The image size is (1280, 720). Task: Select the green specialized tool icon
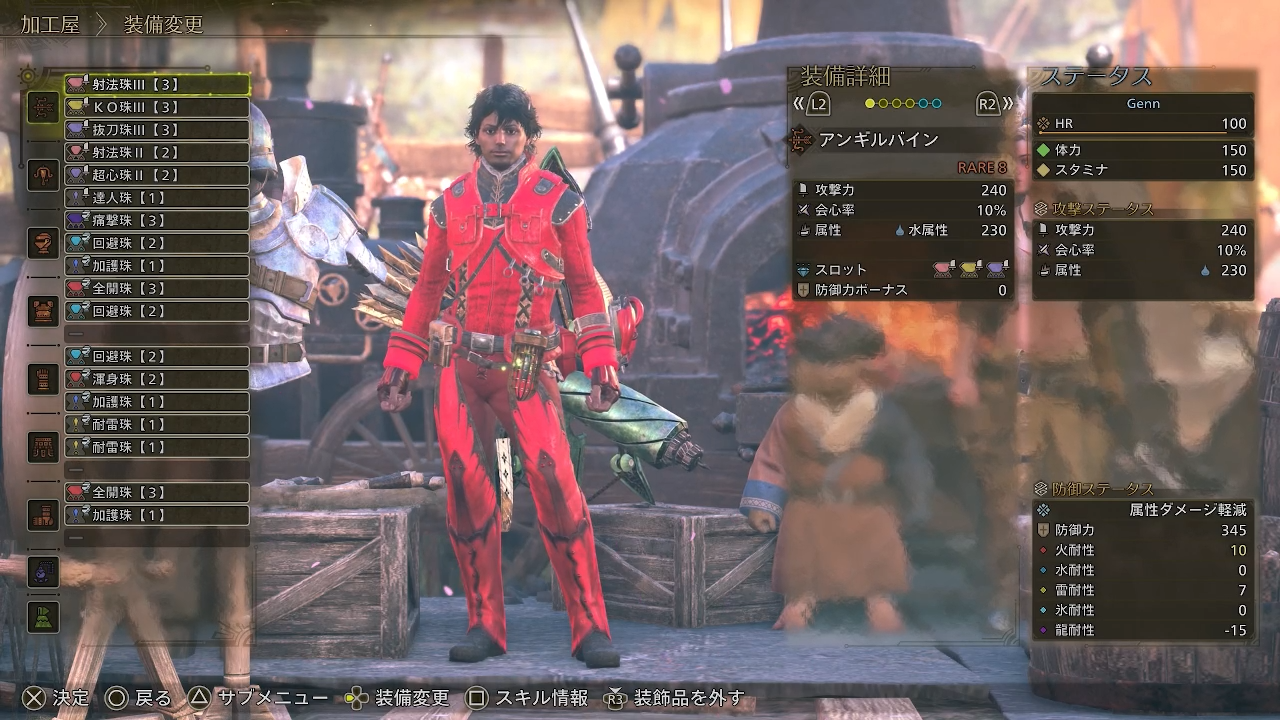click(x=43, y=617)
